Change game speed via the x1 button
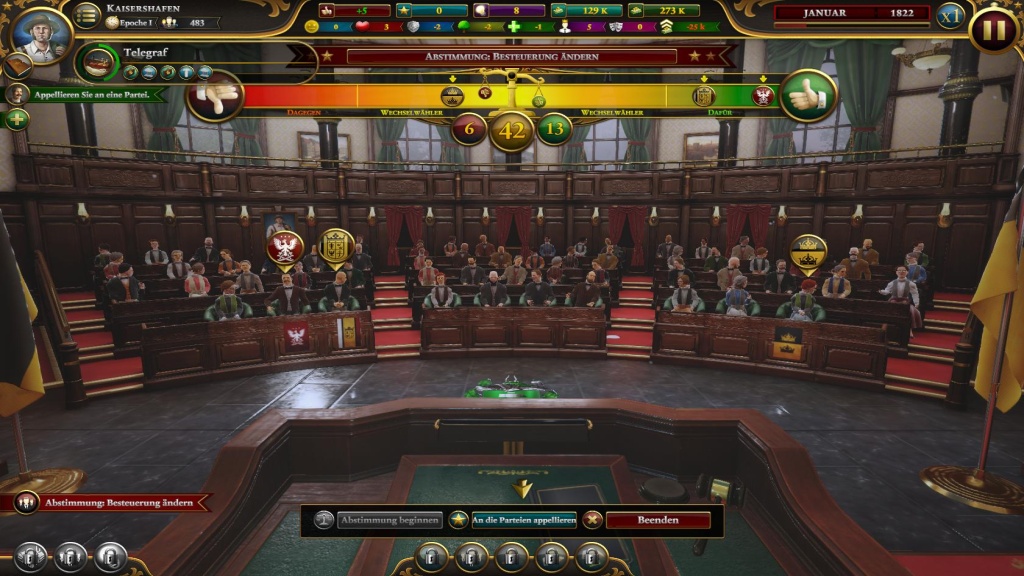1024x576 pixels. coord(949,16)
